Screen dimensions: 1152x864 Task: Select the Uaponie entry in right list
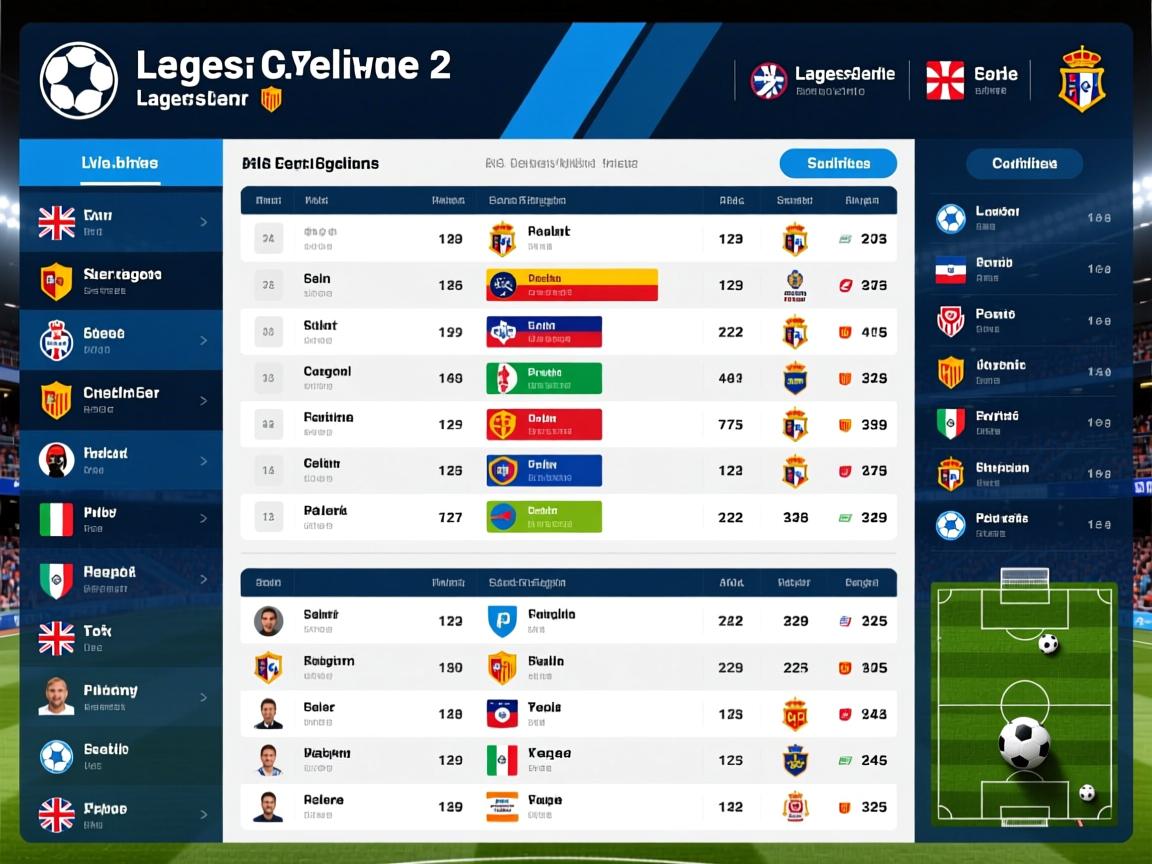(x=1024, y=372)
